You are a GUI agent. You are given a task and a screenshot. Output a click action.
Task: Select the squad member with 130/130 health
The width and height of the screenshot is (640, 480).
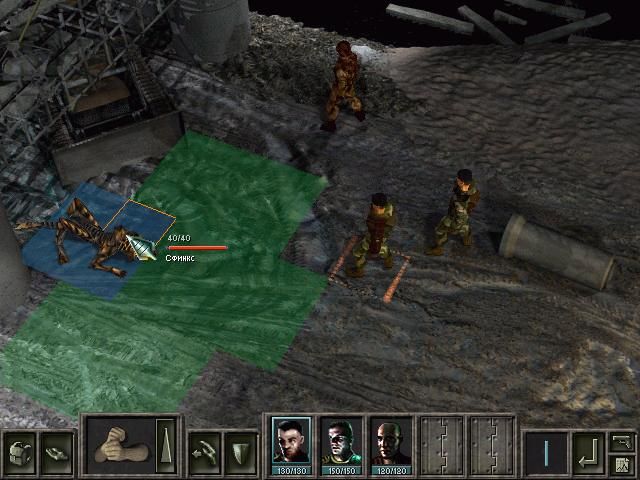pyautogui.click(x=289, y=442)
